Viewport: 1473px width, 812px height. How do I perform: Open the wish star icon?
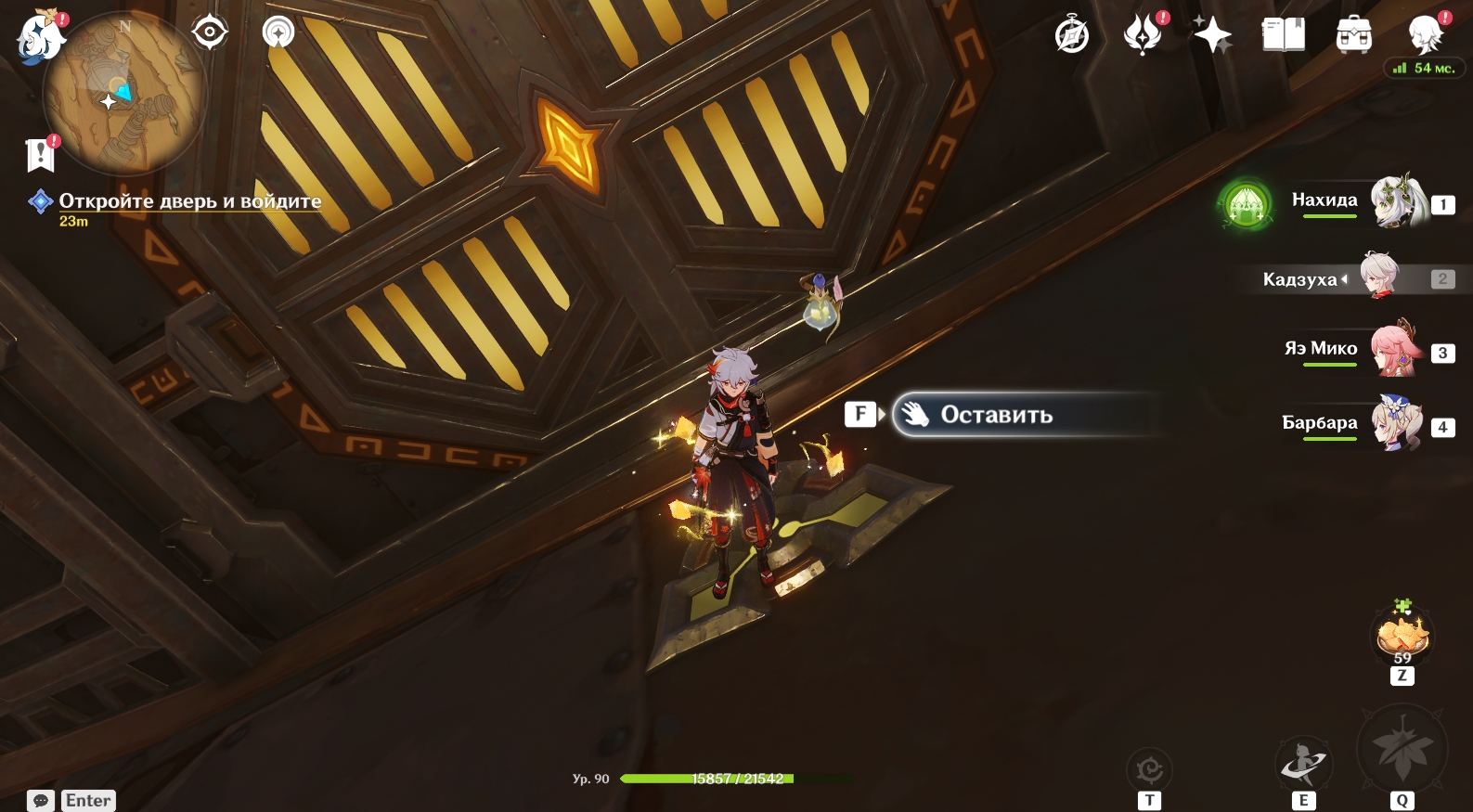[1212, 36]
